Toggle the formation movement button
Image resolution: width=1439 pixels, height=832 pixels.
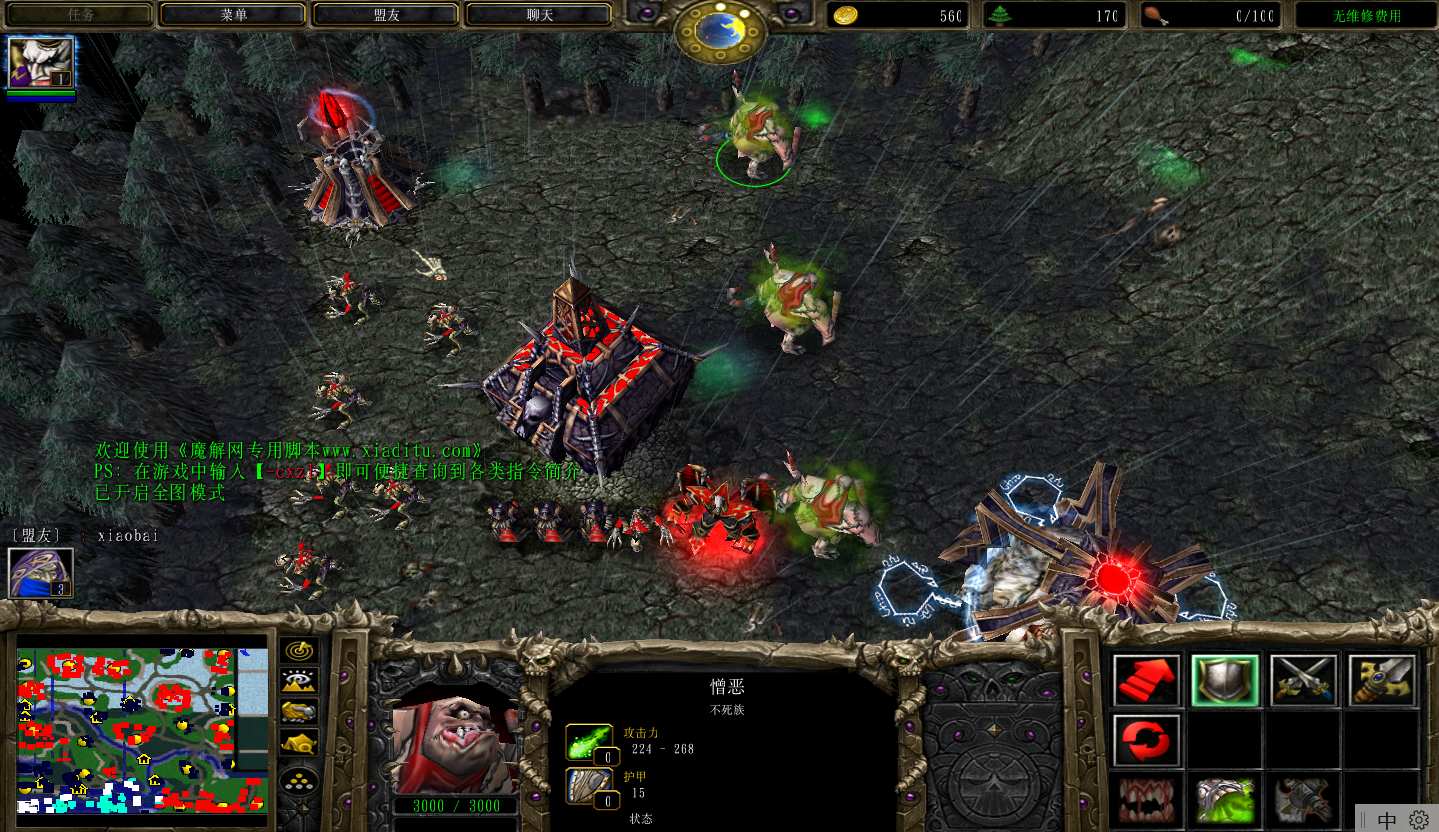[x=299, y=782]
